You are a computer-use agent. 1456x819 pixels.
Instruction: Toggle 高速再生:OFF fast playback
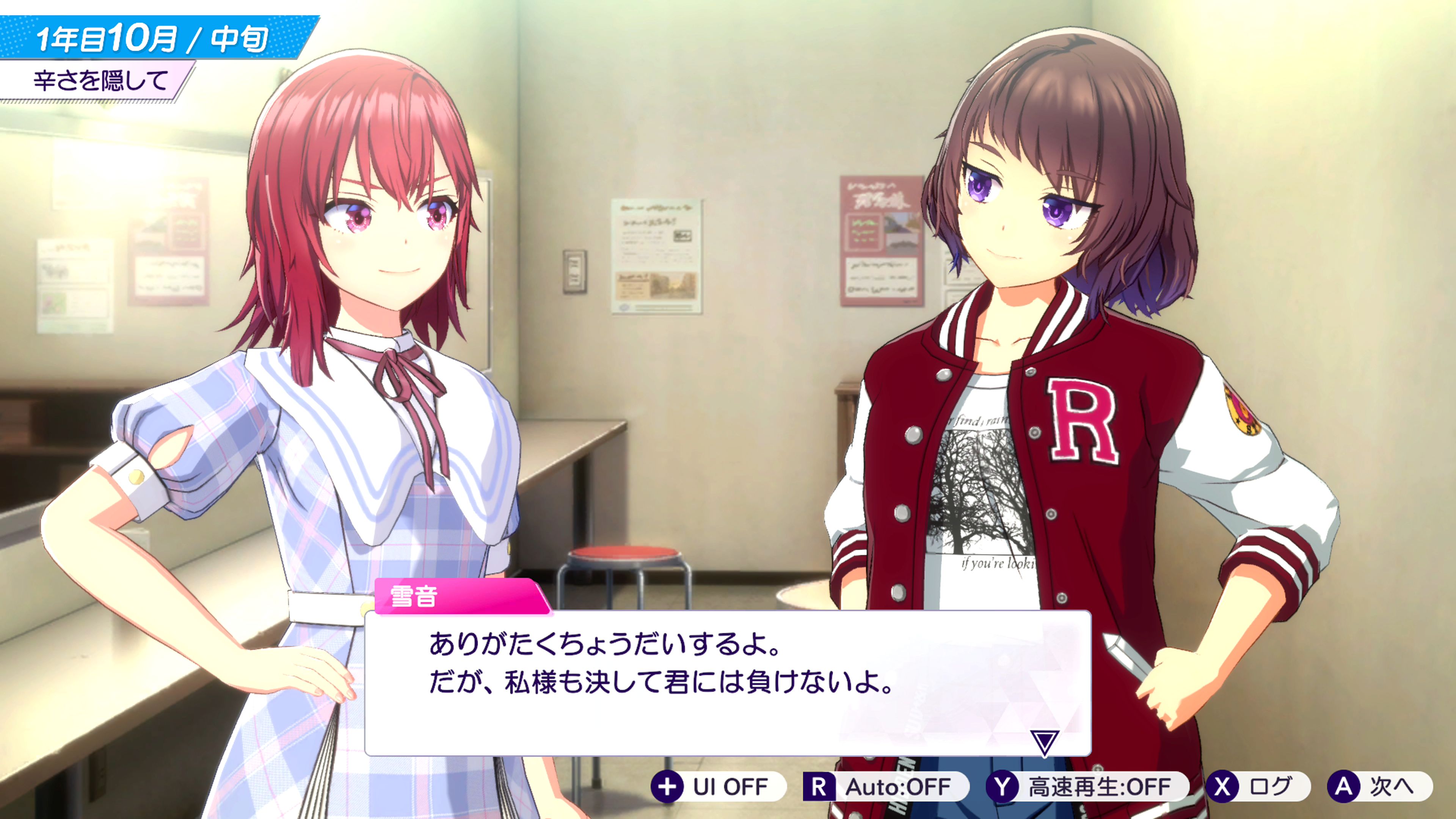(1087, 786)
